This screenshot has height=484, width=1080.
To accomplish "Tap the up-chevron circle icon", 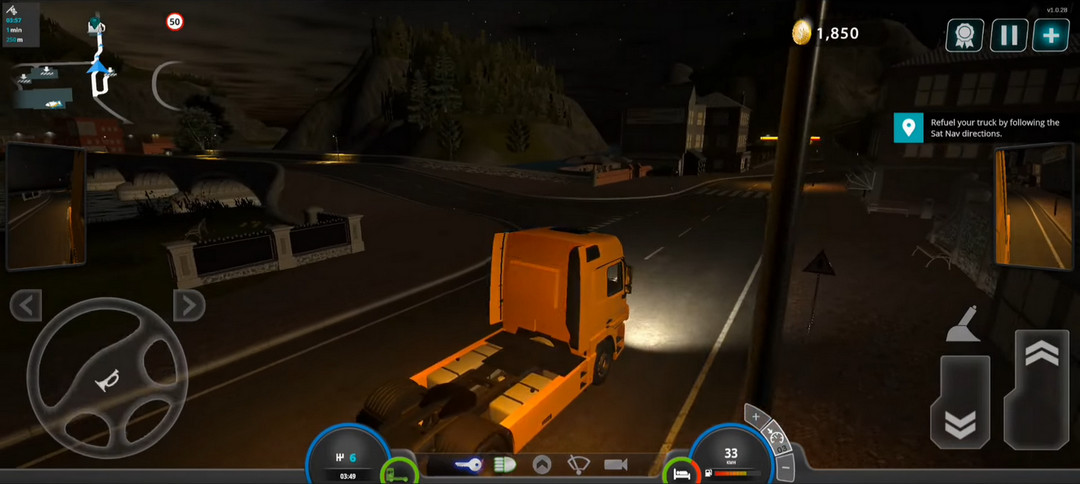I will pos(541,465).
